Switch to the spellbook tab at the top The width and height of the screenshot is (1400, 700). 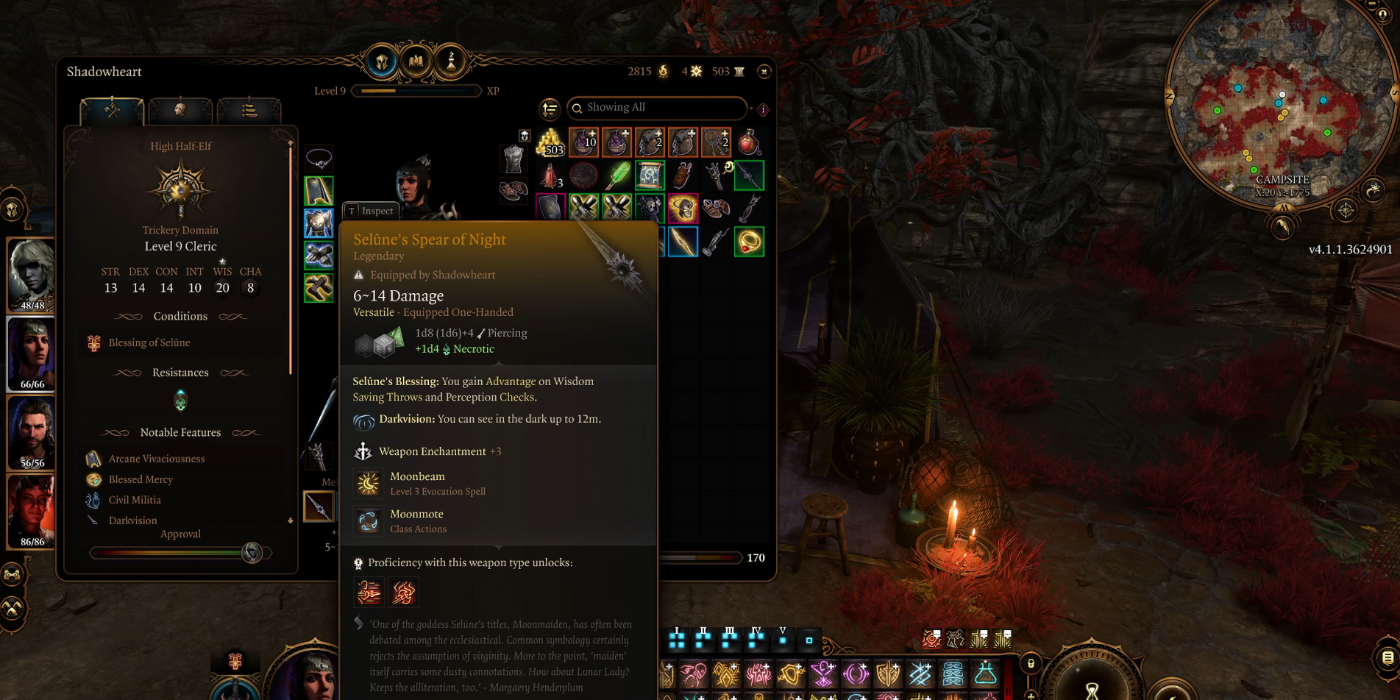tap(417, 62)
